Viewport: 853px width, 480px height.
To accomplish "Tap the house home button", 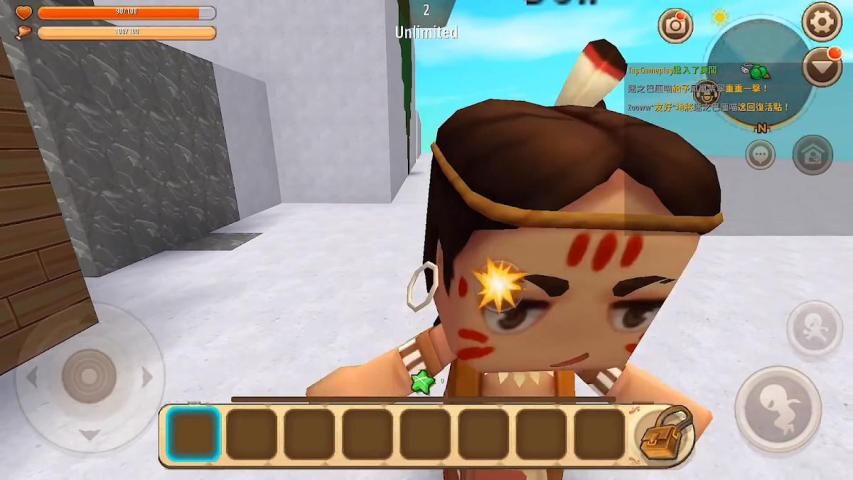I will (x=812, y=154).
